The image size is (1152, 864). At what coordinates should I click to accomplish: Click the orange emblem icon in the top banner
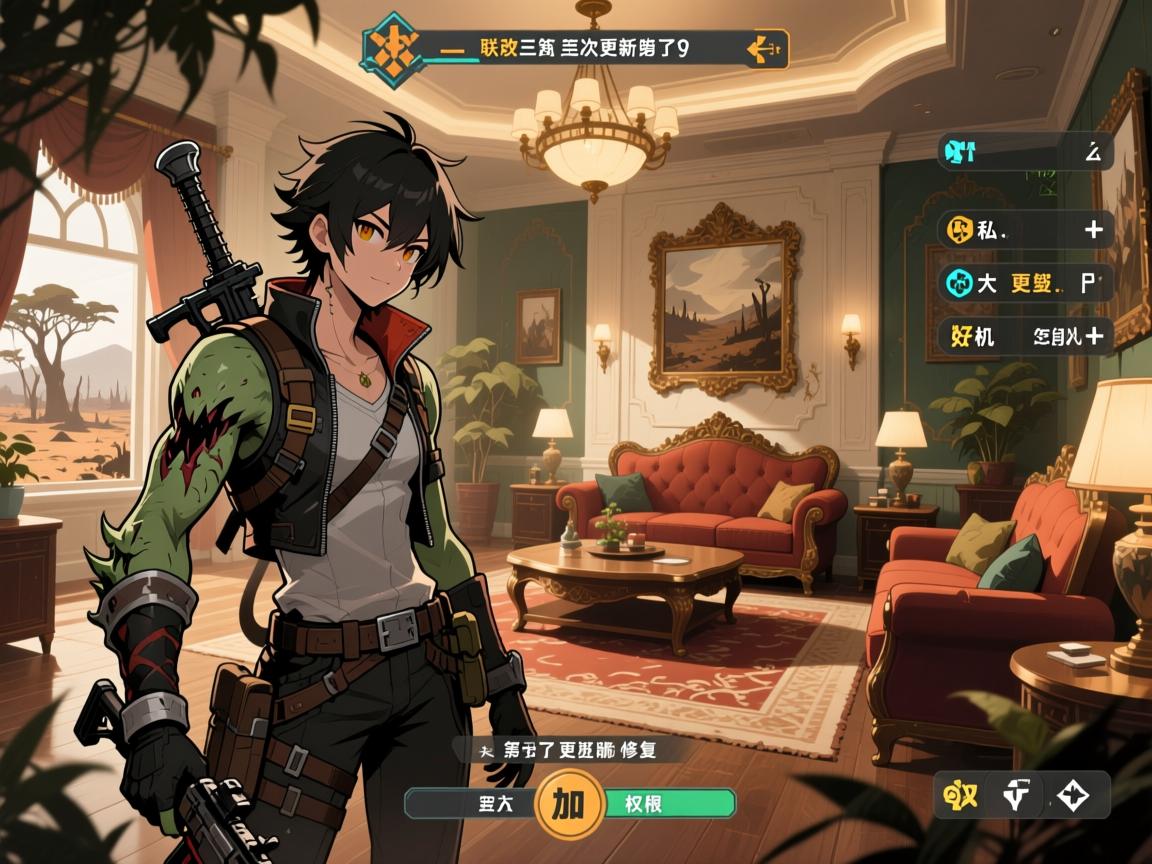point(392,47)
